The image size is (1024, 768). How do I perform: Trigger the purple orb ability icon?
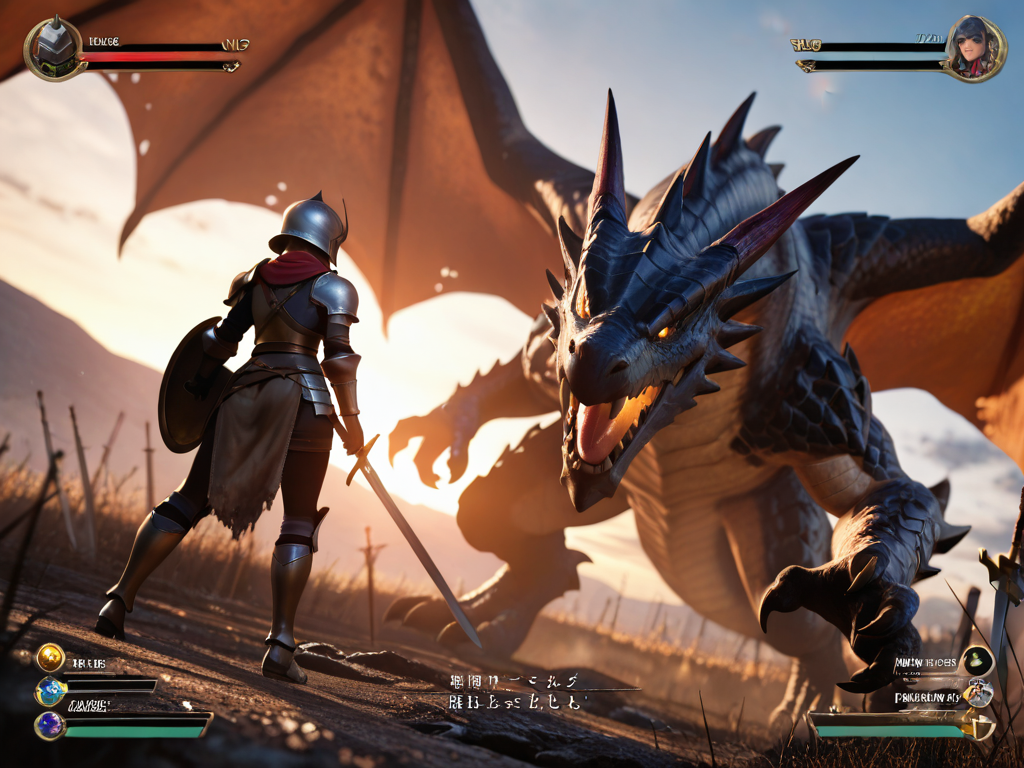point(50,725)
